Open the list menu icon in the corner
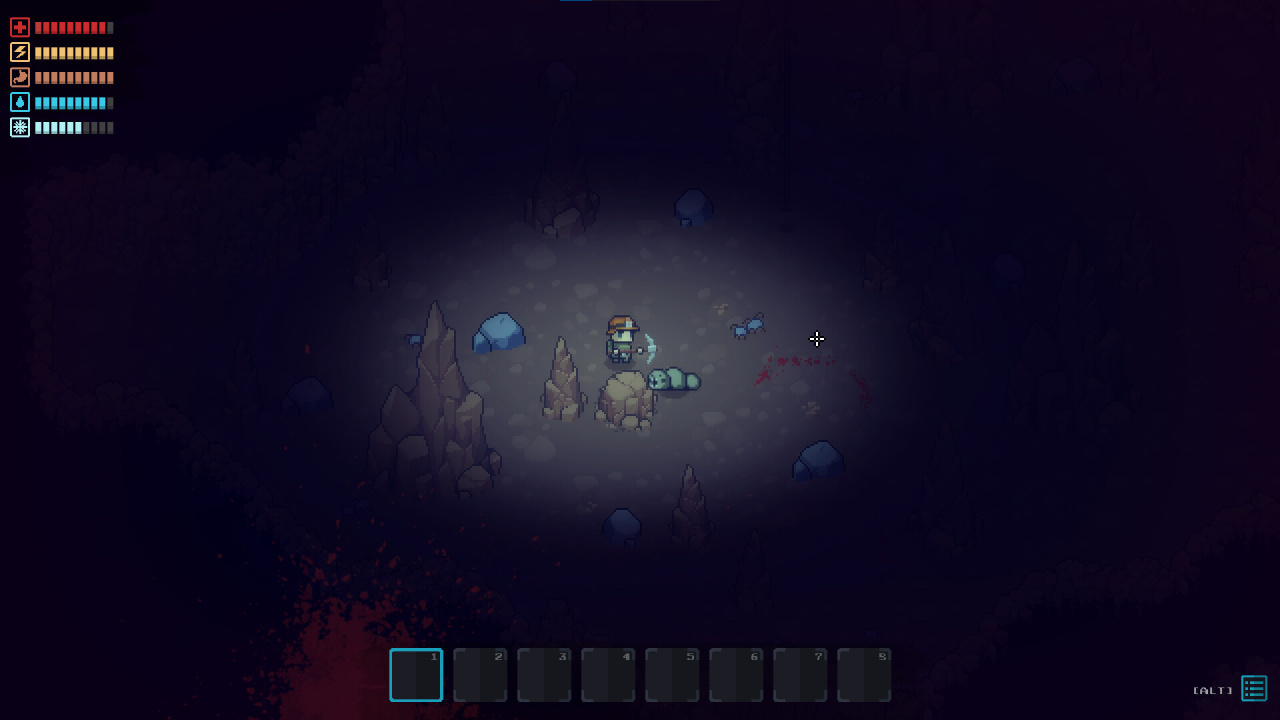This screenshot has height=720, width=1280. pos(1254,688)
